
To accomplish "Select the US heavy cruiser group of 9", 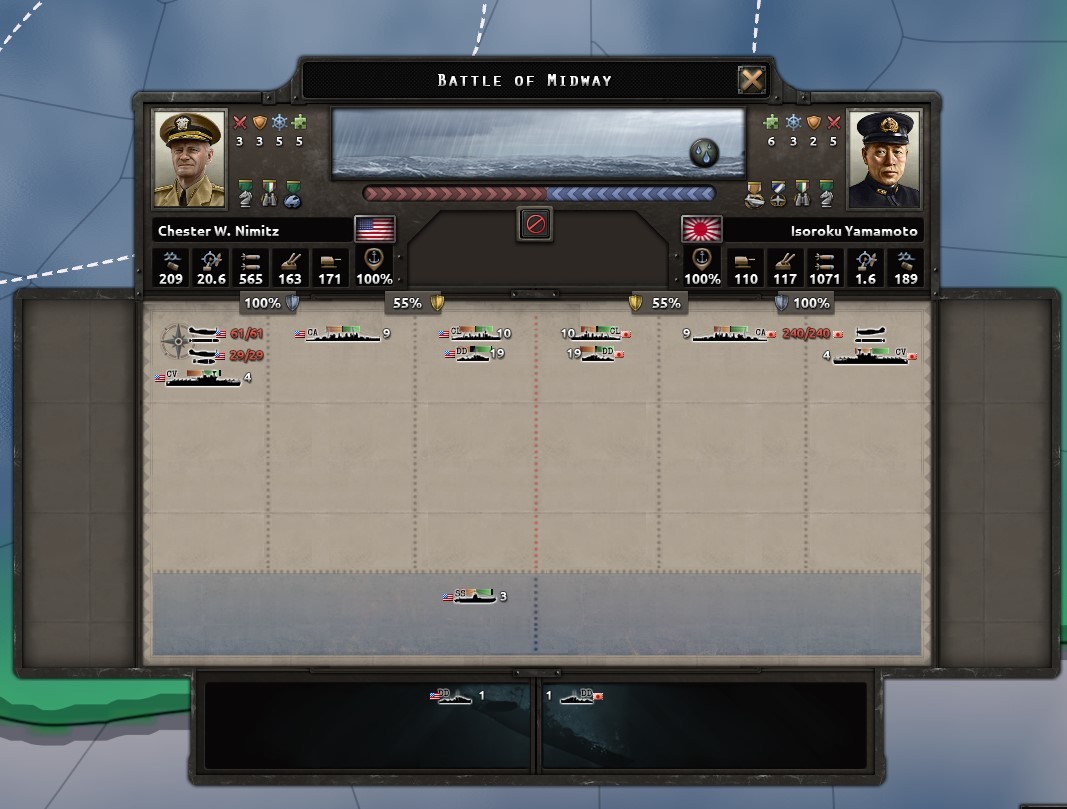I will coord(342,334).
